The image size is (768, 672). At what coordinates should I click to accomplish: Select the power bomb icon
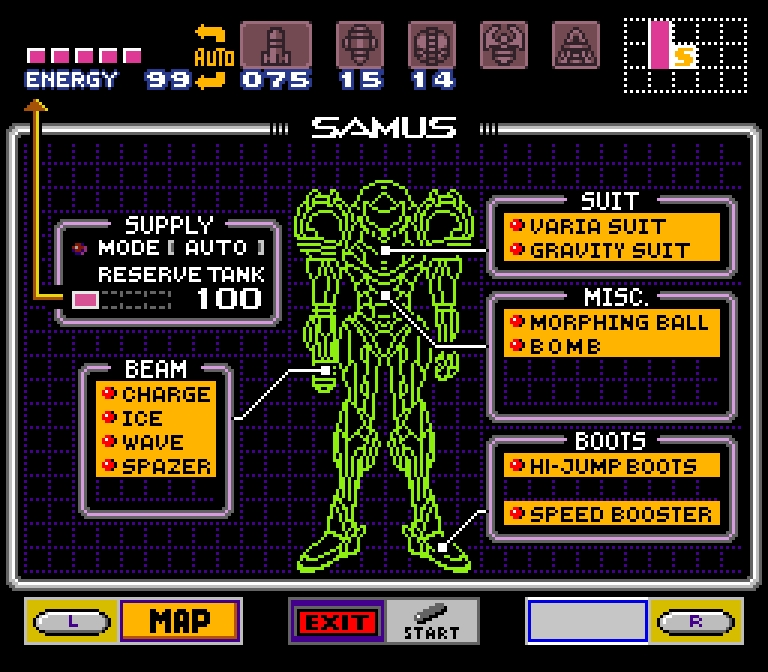(x=431, y=45)
